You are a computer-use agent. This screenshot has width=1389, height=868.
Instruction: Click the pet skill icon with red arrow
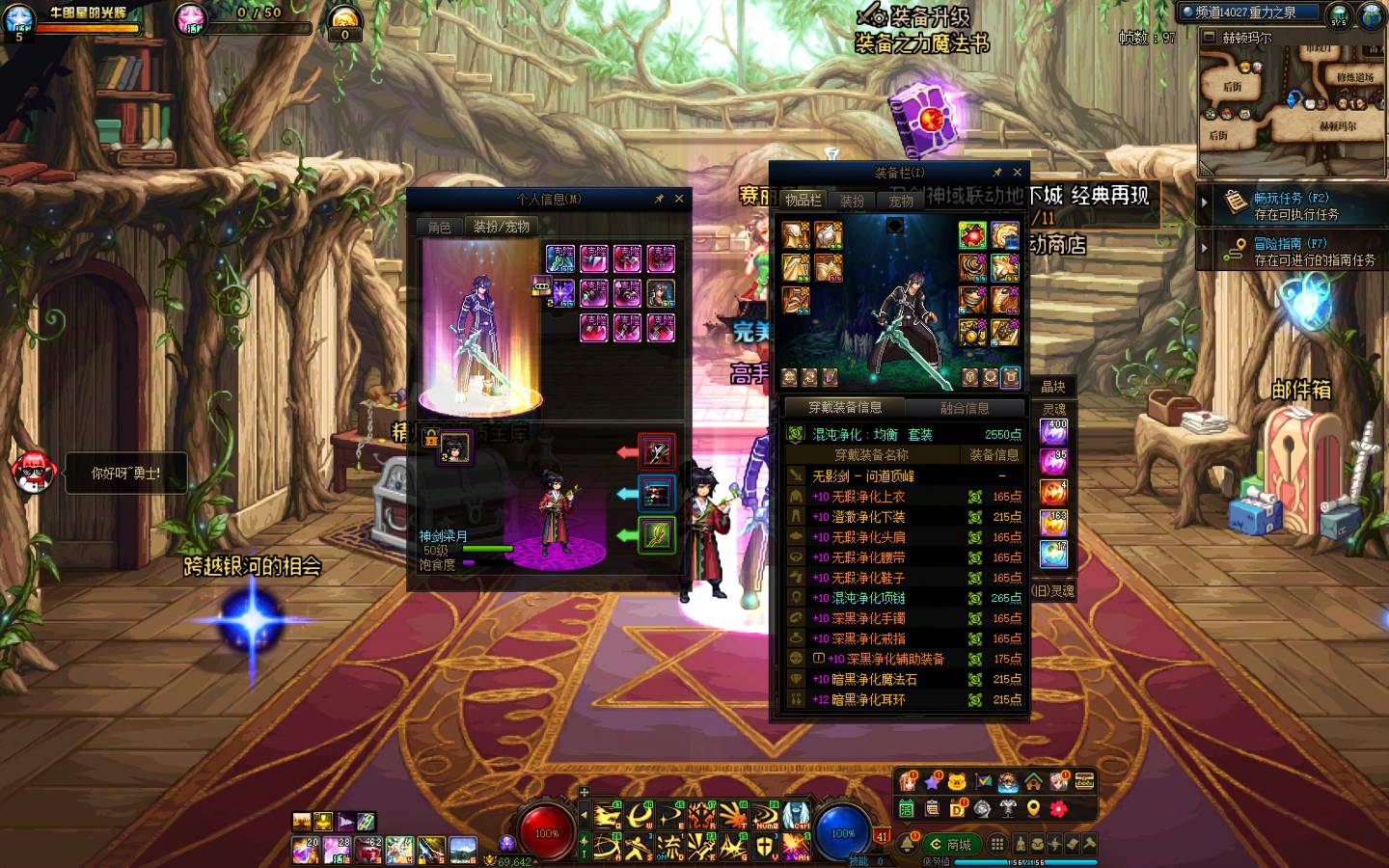tap(657, 450)
